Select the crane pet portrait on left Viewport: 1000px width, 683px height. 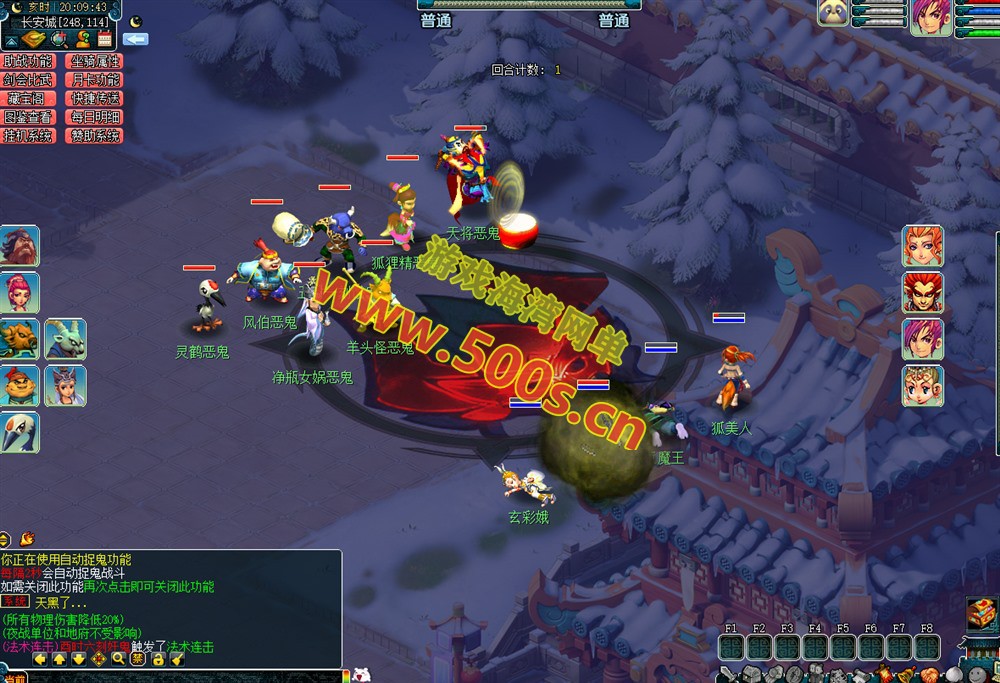(x=19, y=432)
